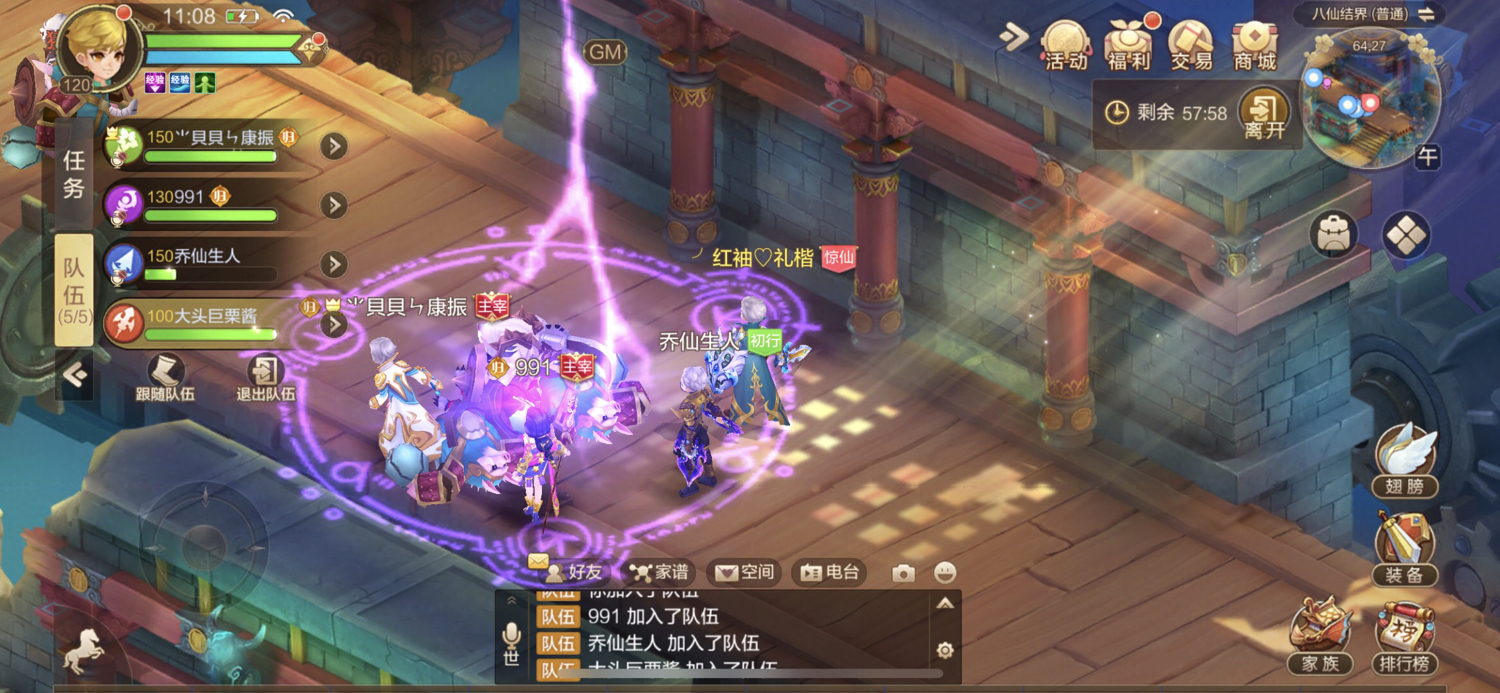The width and height of the screenshot is (1500, 693).
Task: Open the 活动 activities menu
Action: [1065, 46]
